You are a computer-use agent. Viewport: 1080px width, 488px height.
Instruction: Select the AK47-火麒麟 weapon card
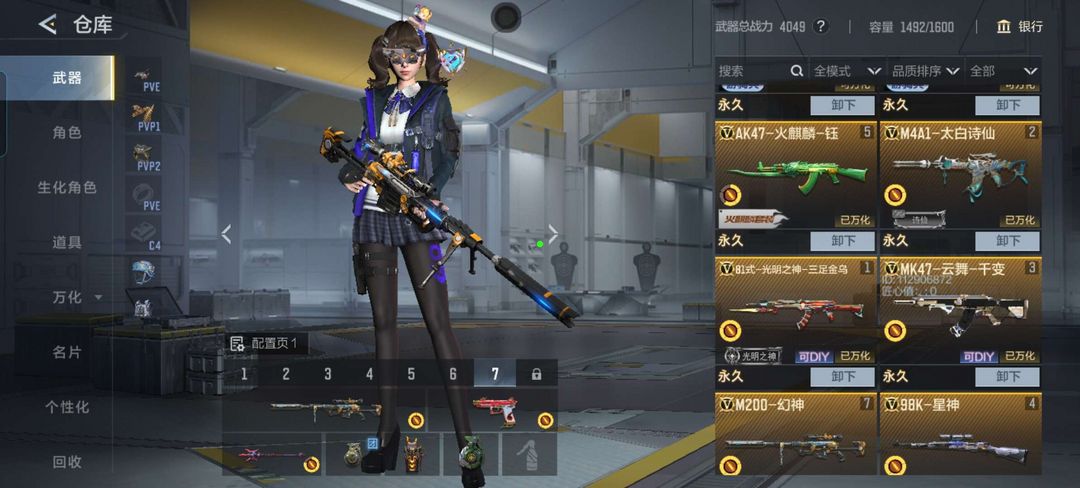tap(794, 176)
